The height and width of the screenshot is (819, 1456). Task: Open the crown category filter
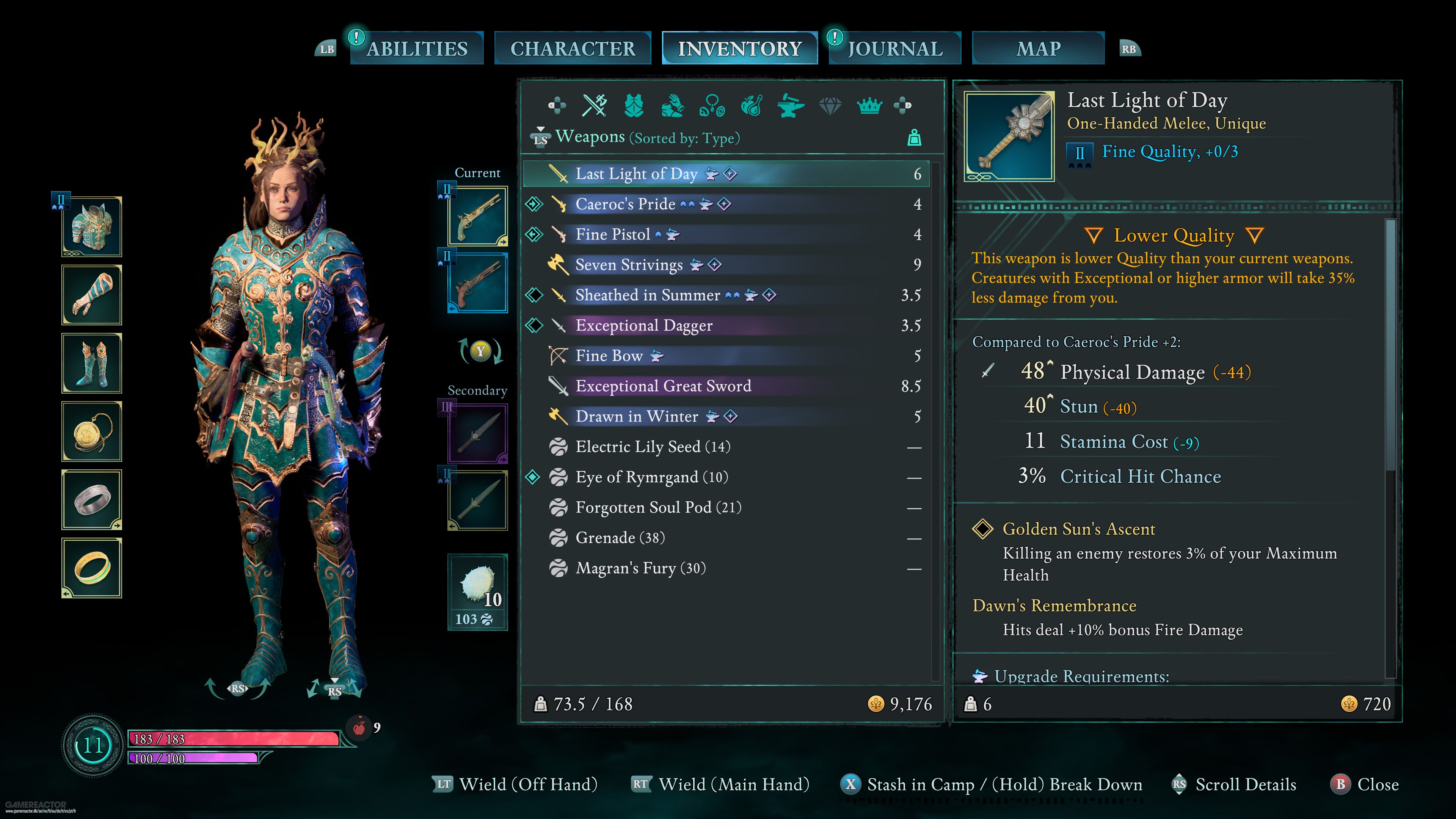(869, 106)
